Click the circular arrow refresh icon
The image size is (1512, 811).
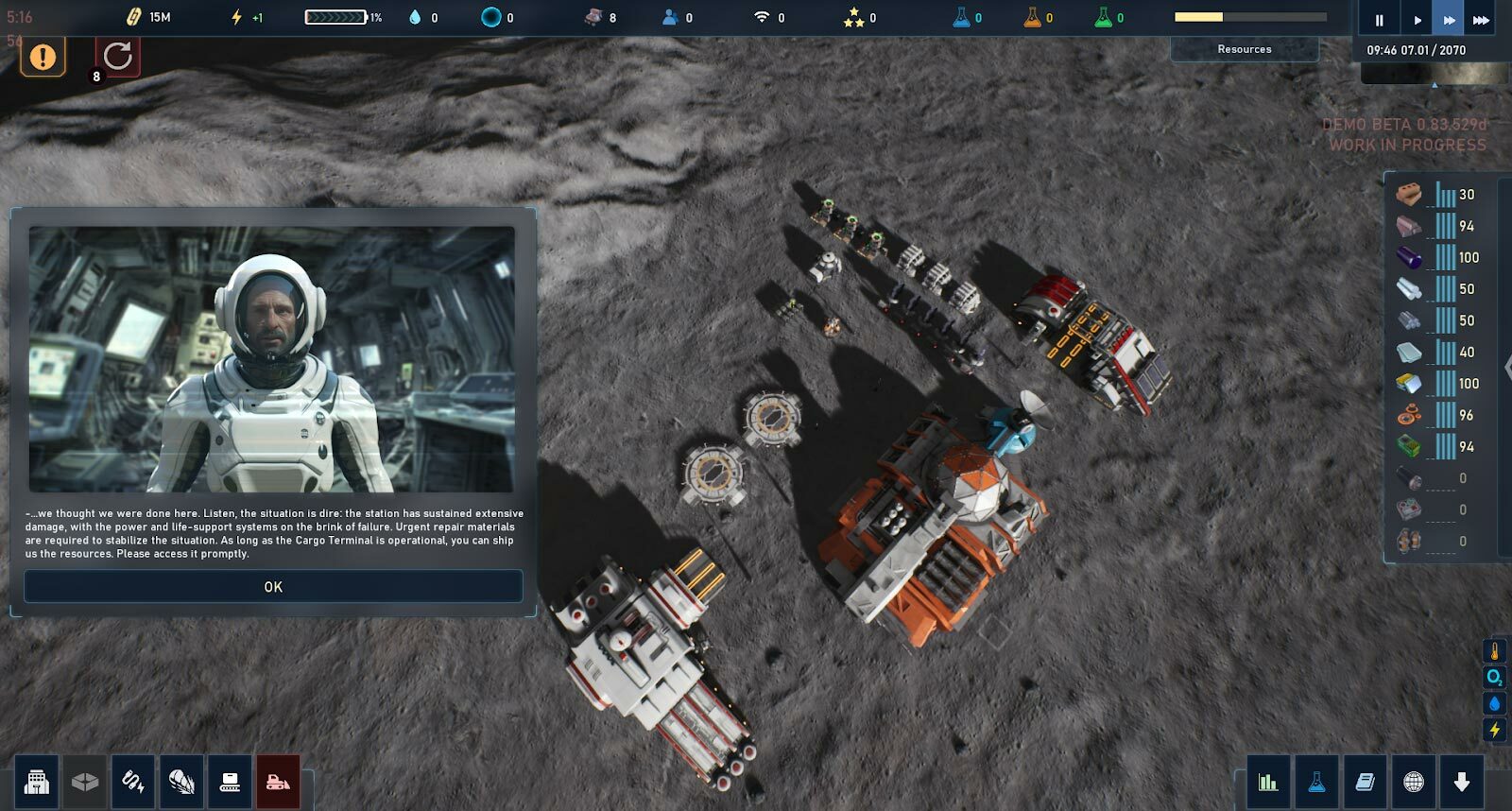coord(118,56)
